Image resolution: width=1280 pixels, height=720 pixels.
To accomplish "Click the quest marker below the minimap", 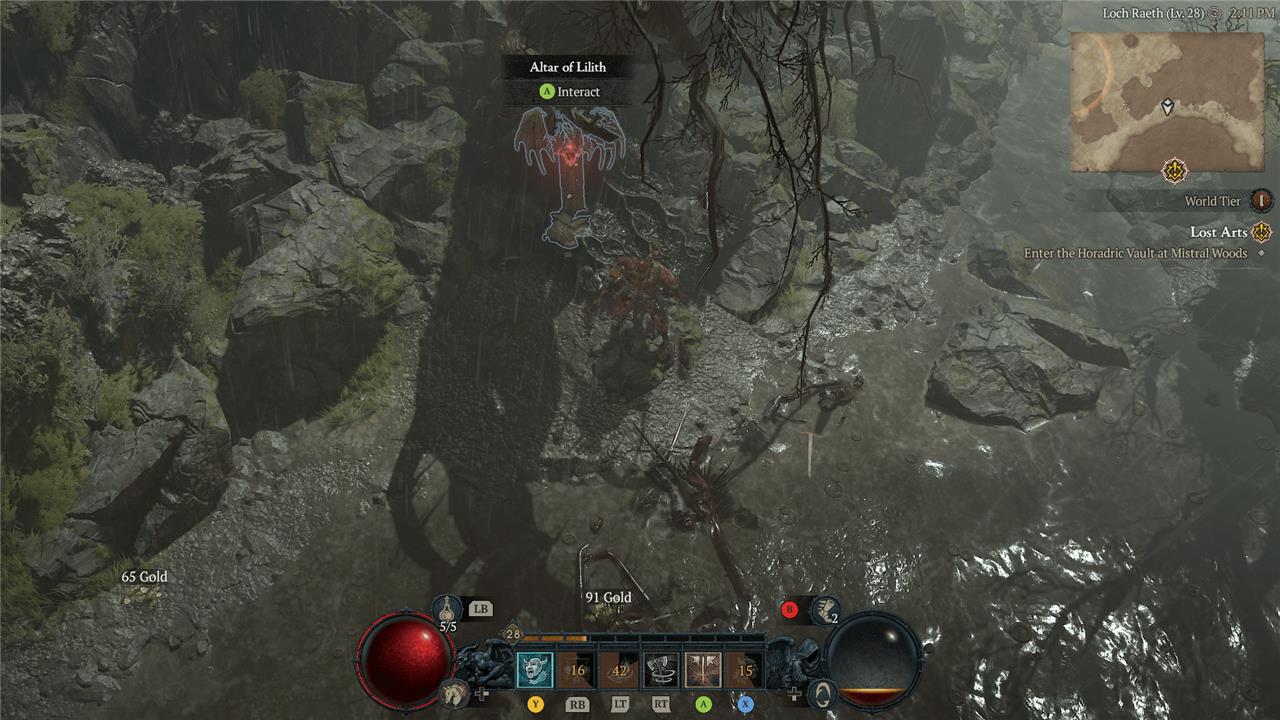I will tap(1174, 171).
